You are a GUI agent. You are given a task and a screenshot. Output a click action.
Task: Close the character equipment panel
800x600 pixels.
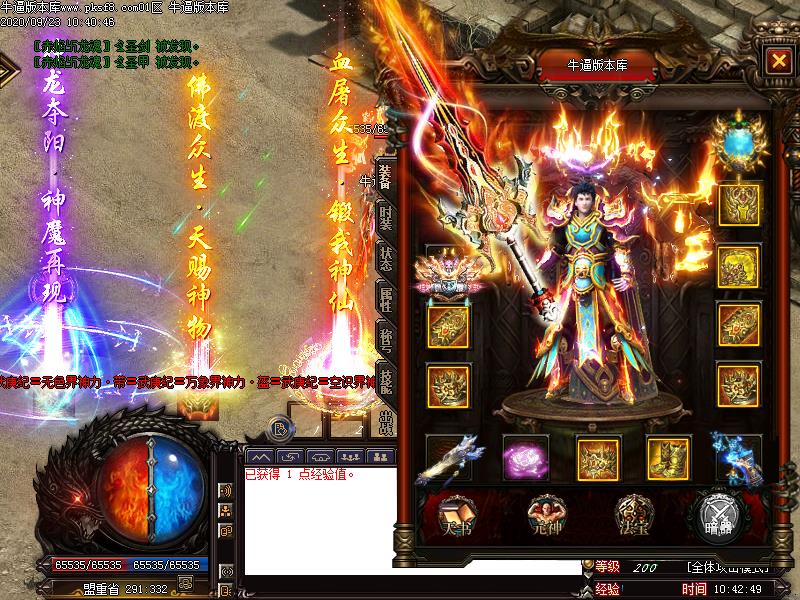coord(777,60)
